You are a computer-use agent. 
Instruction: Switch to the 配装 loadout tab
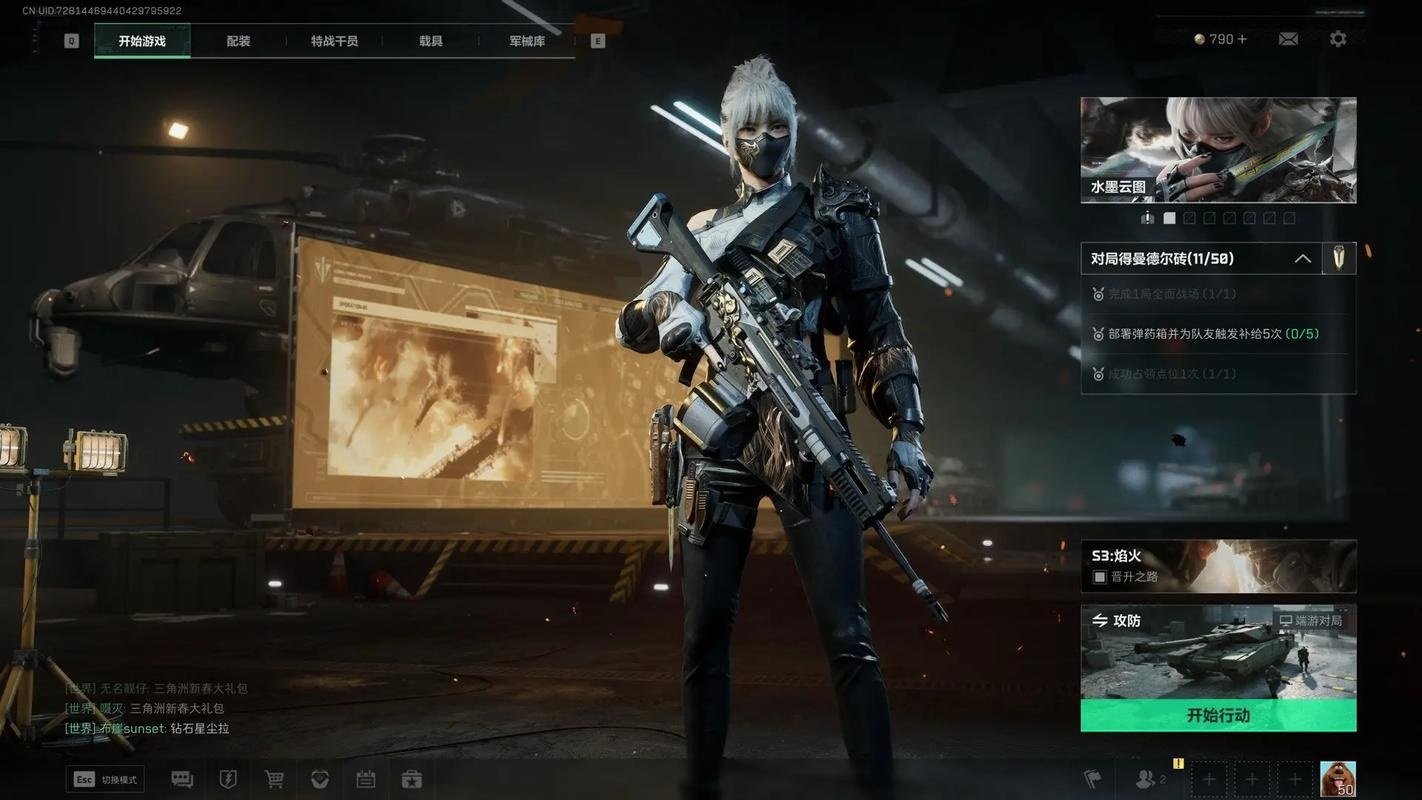pos(238,41)
